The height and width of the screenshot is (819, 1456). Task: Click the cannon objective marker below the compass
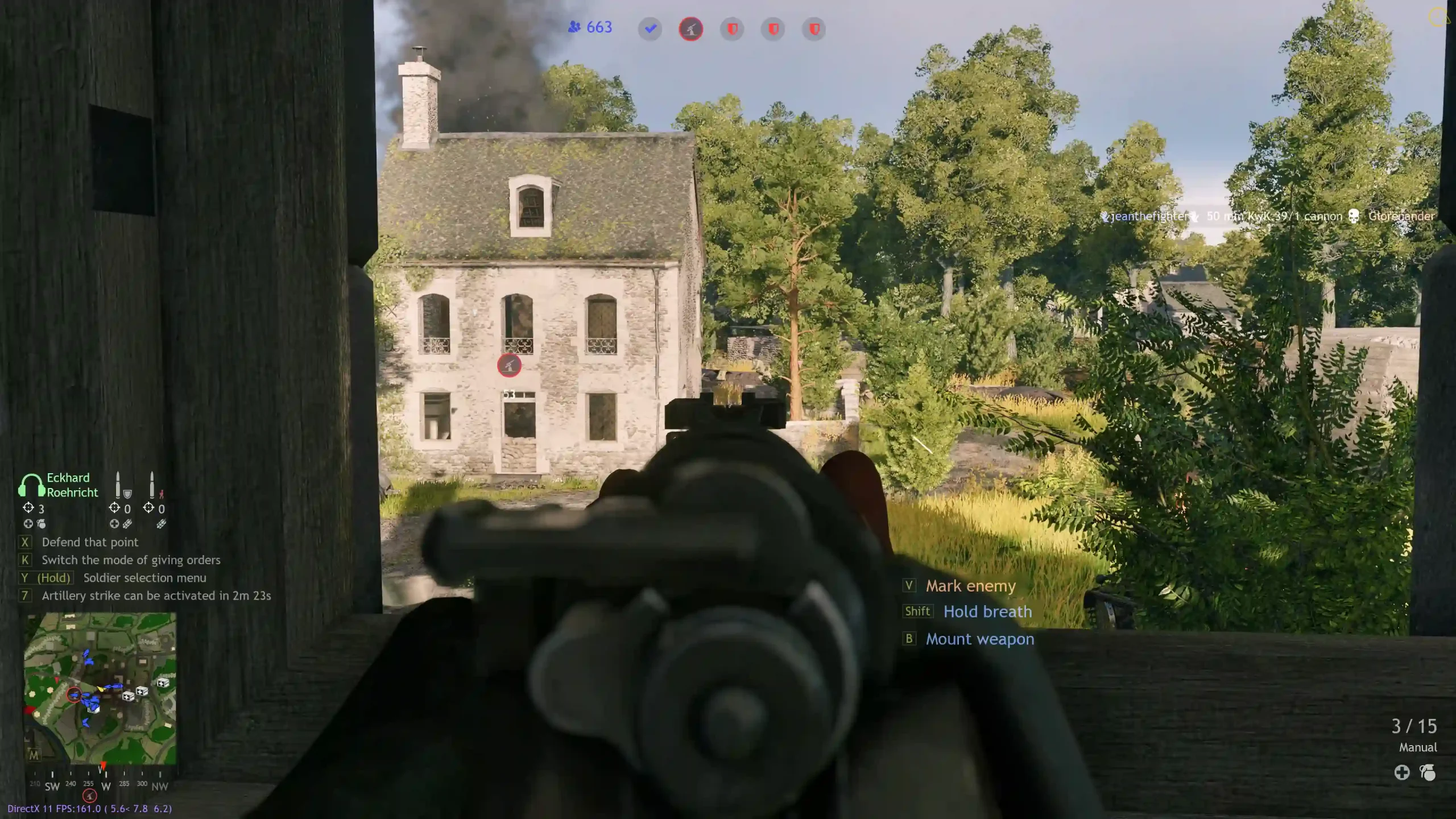point(90,796)
